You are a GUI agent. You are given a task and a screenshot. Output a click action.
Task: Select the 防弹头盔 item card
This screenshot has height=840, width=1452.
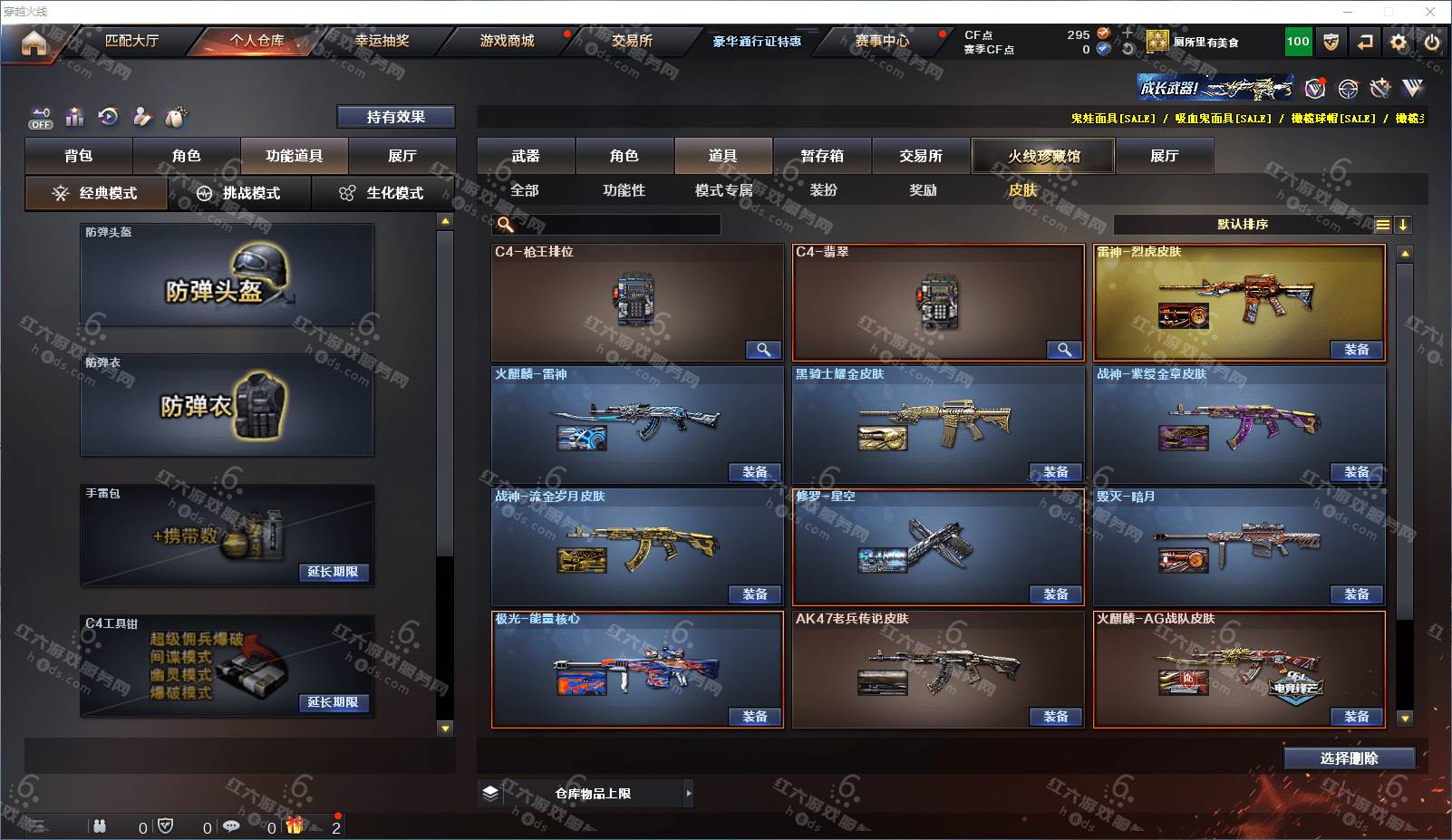coord(227,275)
